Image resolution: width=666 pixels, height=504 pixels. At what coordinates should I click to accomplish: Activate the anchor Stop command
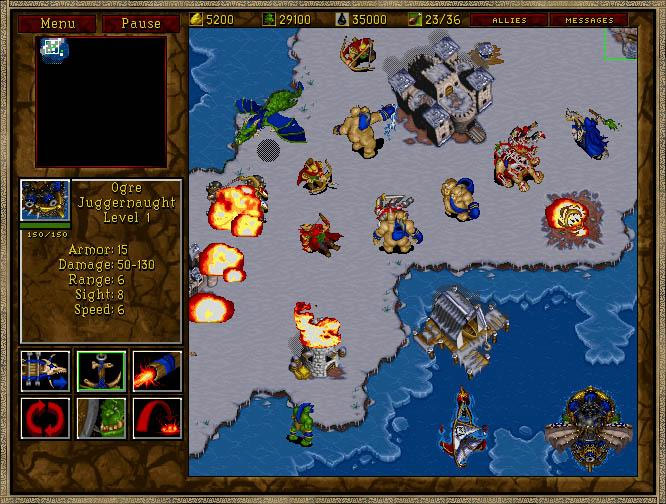101,369
